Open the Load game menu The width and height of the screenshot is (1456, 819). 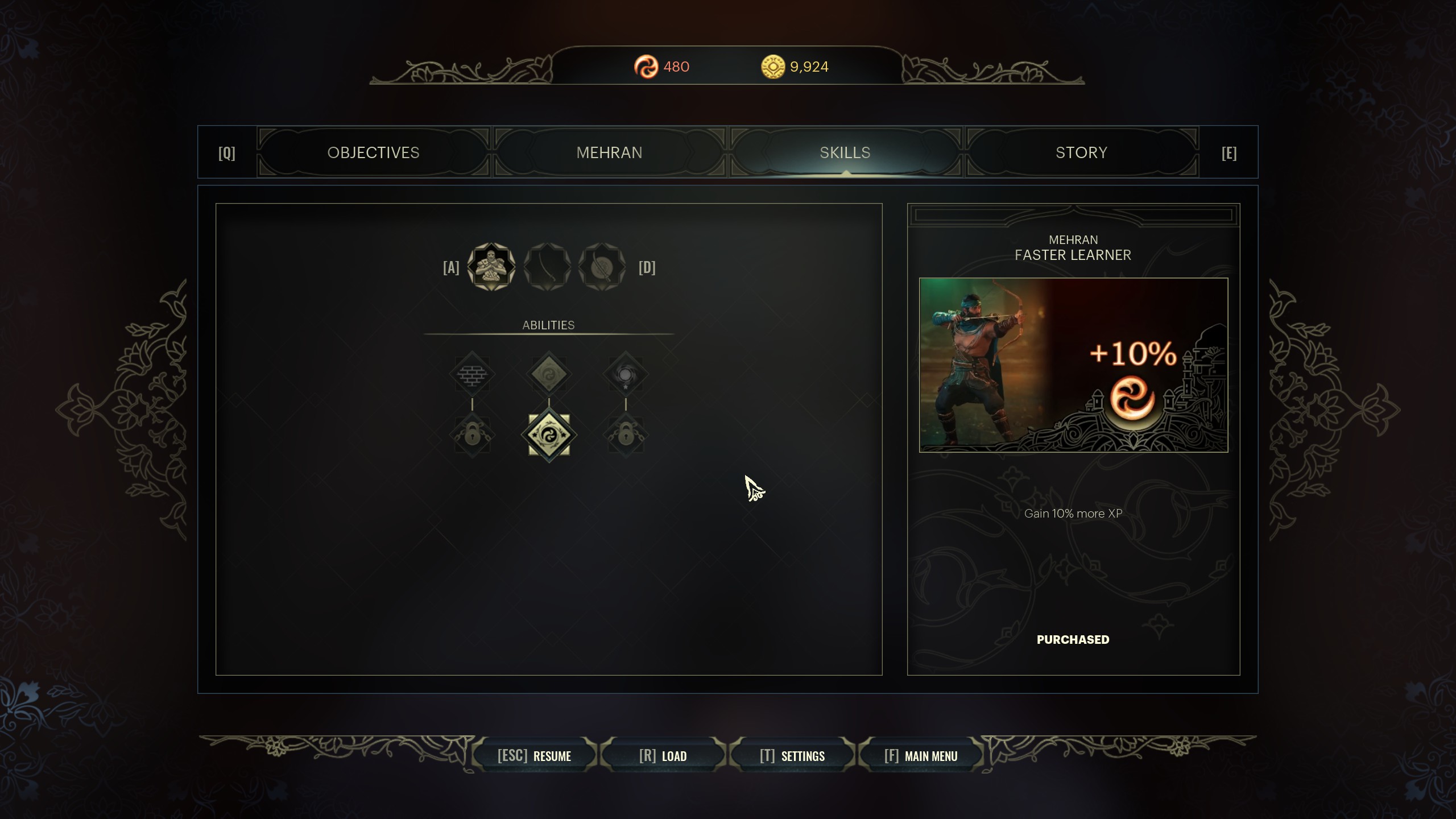coord(663,756)
